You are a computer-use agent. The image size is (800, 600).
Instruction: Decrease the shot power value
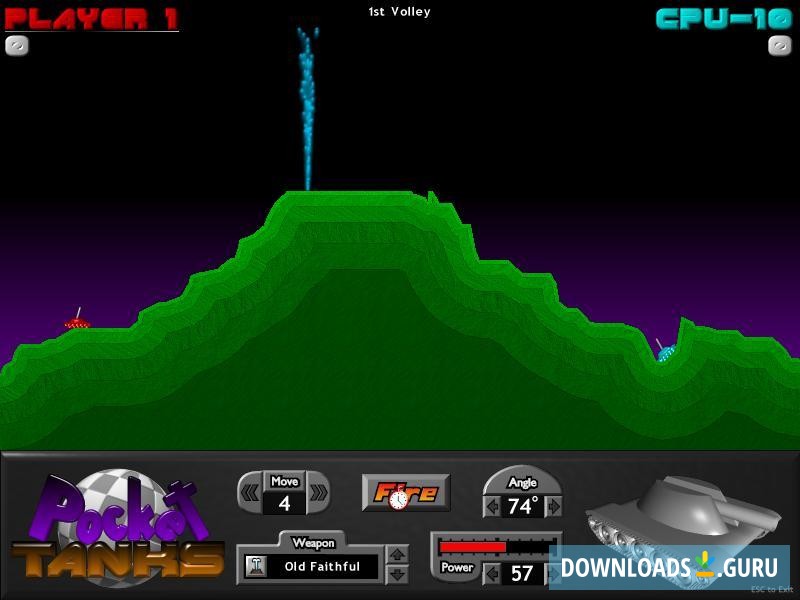point(491,574)
